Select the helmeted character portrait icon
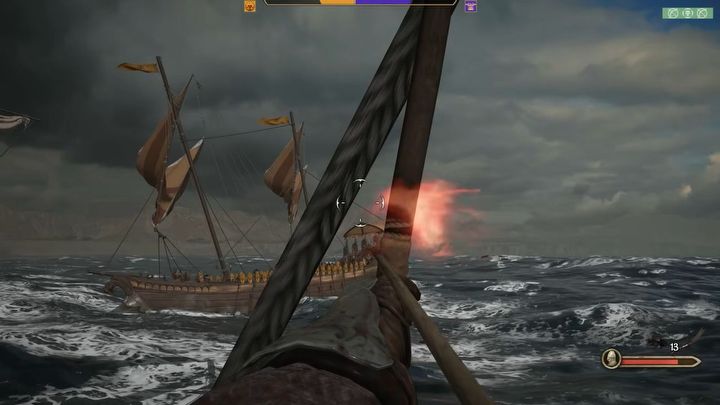 pos(611,359)
